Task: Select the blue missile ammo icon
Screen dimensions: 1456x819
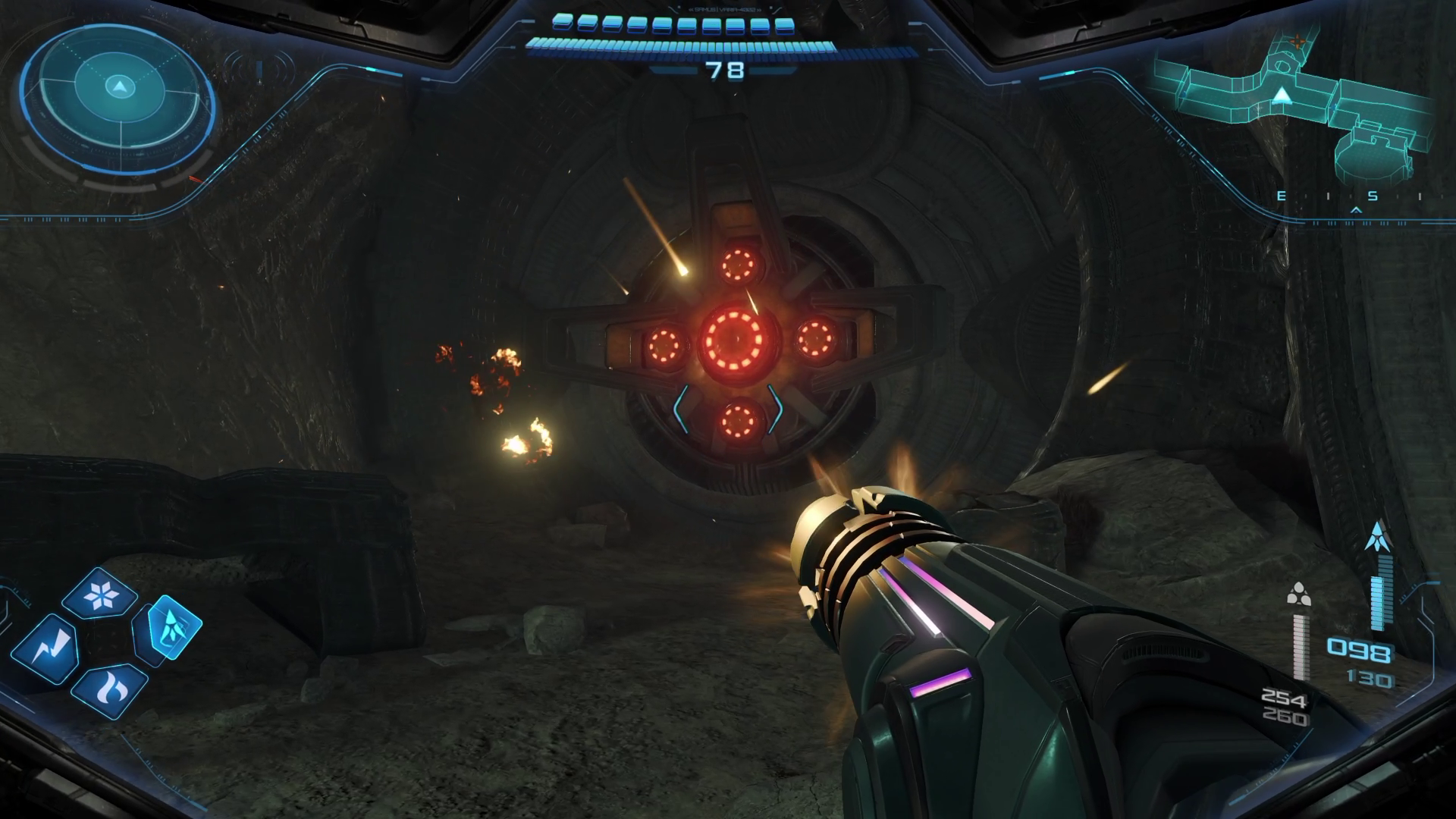Action: pyautogui.click(x=1376, y=535)
